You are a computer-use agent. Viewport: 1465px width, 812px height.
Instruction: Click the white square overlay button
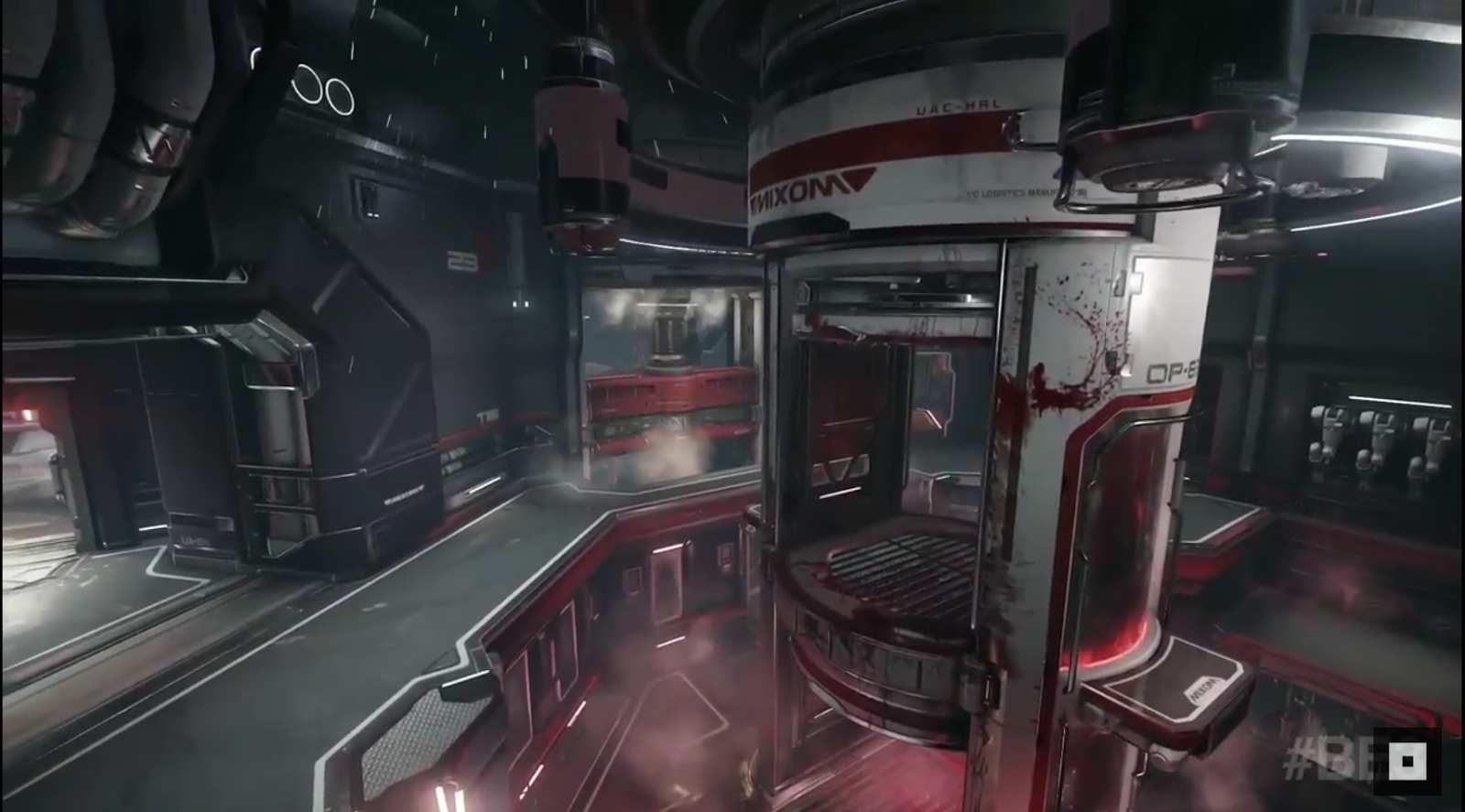click(x=1407, y=761)
